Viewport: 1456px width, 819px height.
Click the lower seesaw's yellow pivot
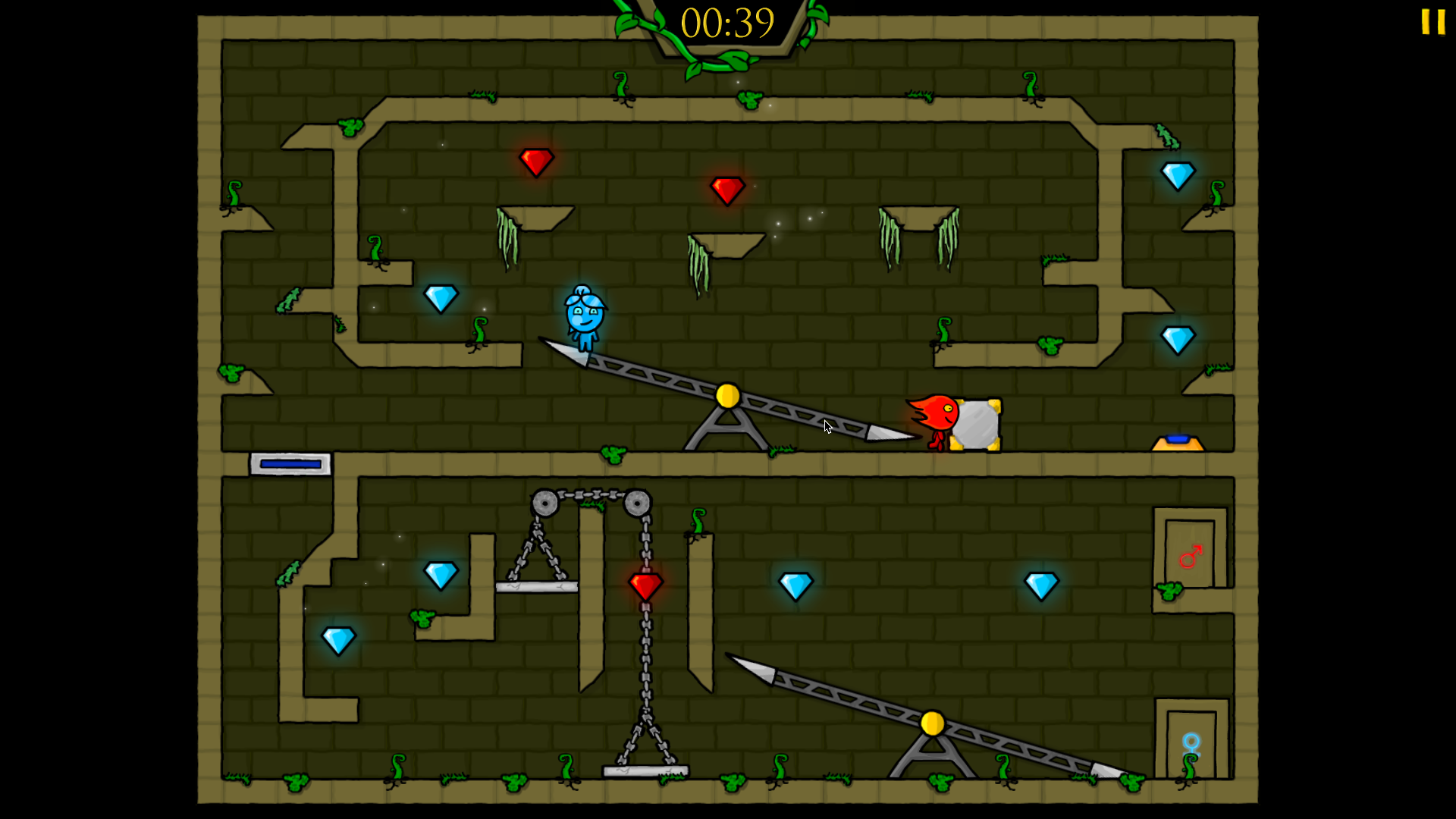click(931, 724)
